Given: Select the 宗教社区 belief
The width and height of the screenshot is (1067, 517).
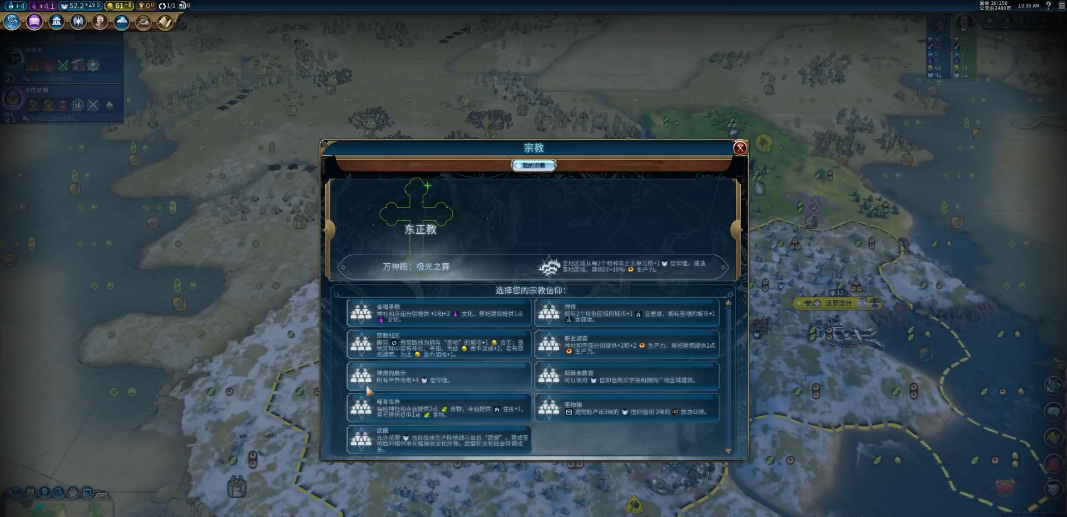Looking at the screenshot, I should click(439, 344).
